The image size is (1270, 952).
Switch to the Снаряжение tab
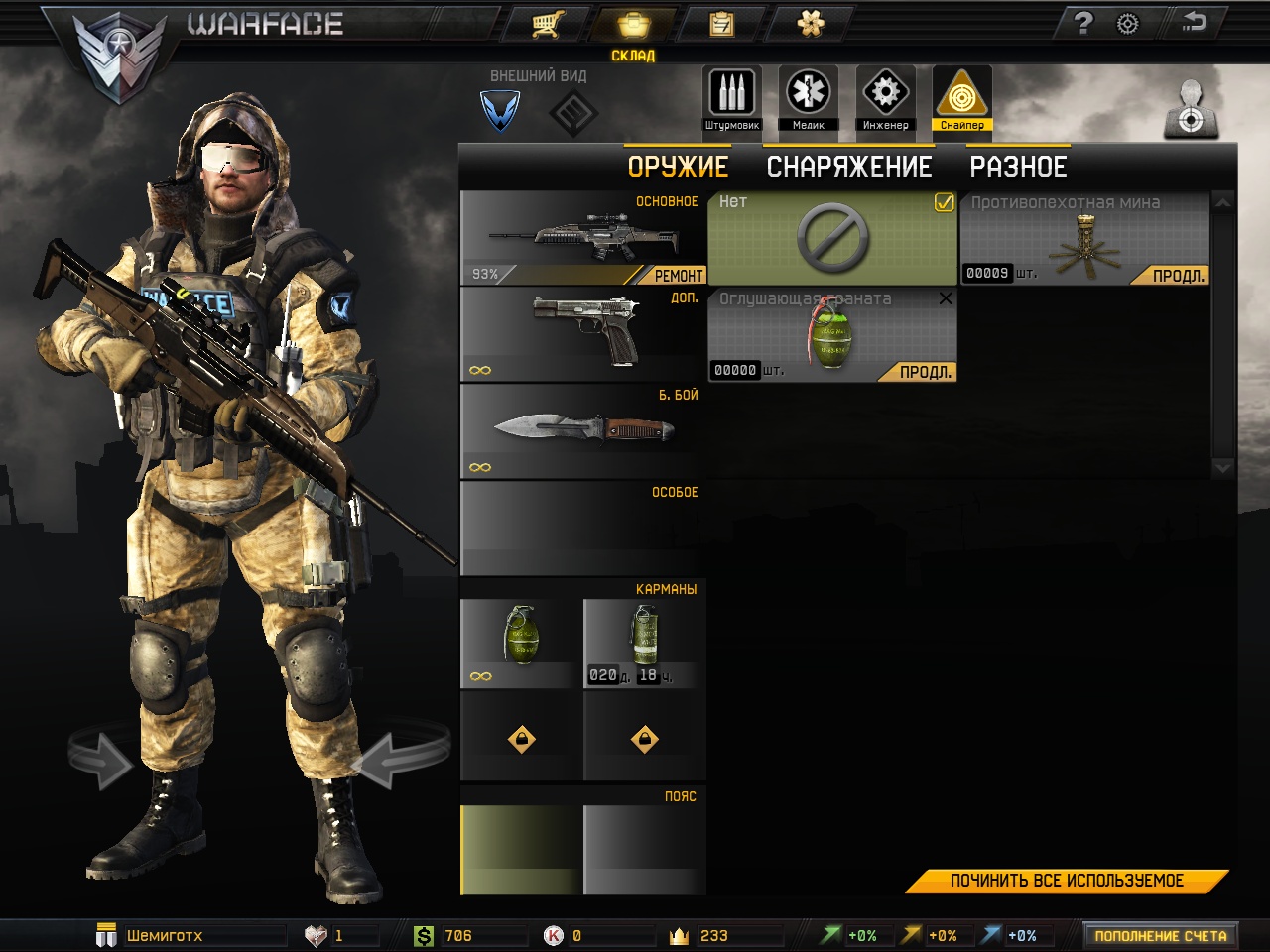pos(849,167)
